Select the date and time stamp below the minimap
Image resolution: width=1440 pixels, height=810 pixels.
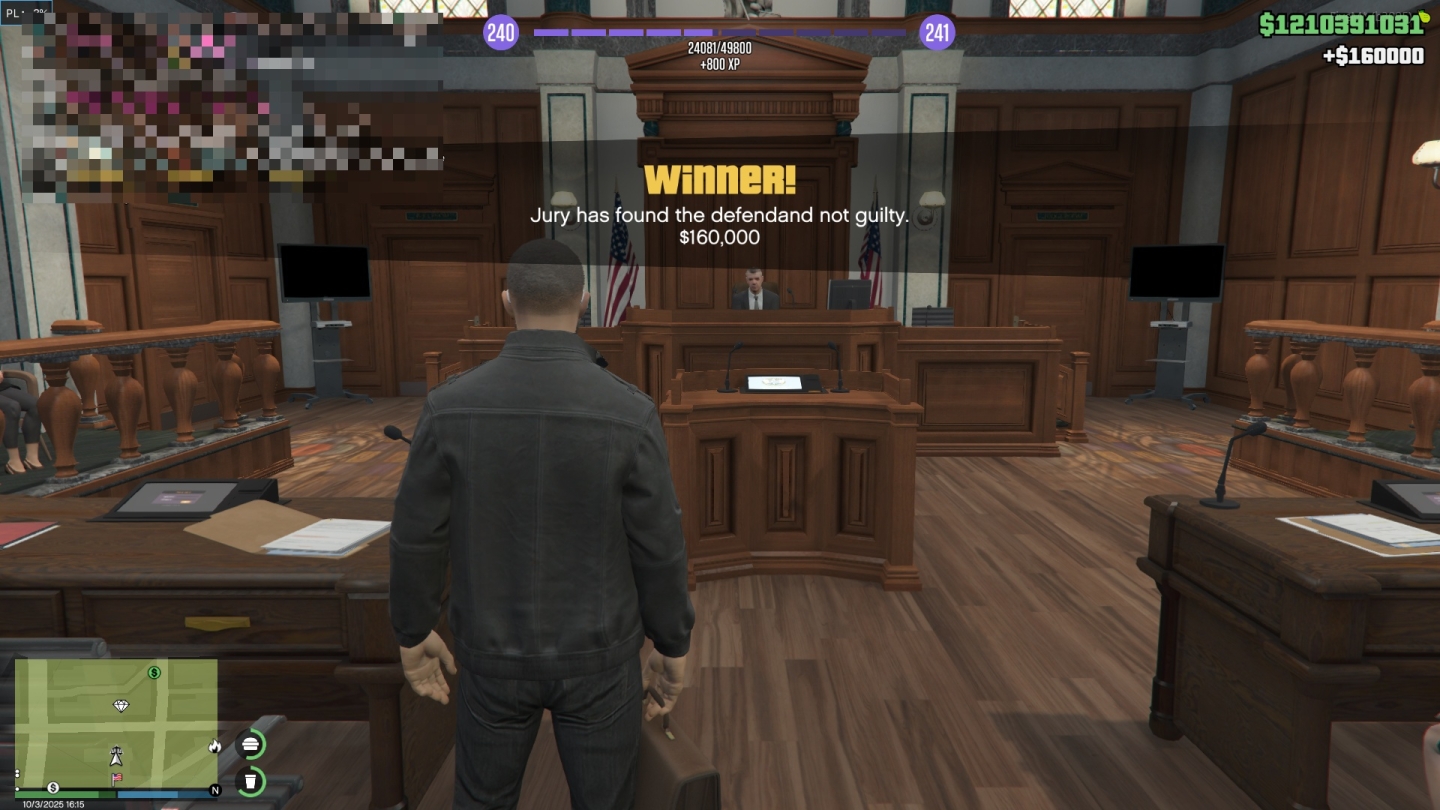point(53,803)
